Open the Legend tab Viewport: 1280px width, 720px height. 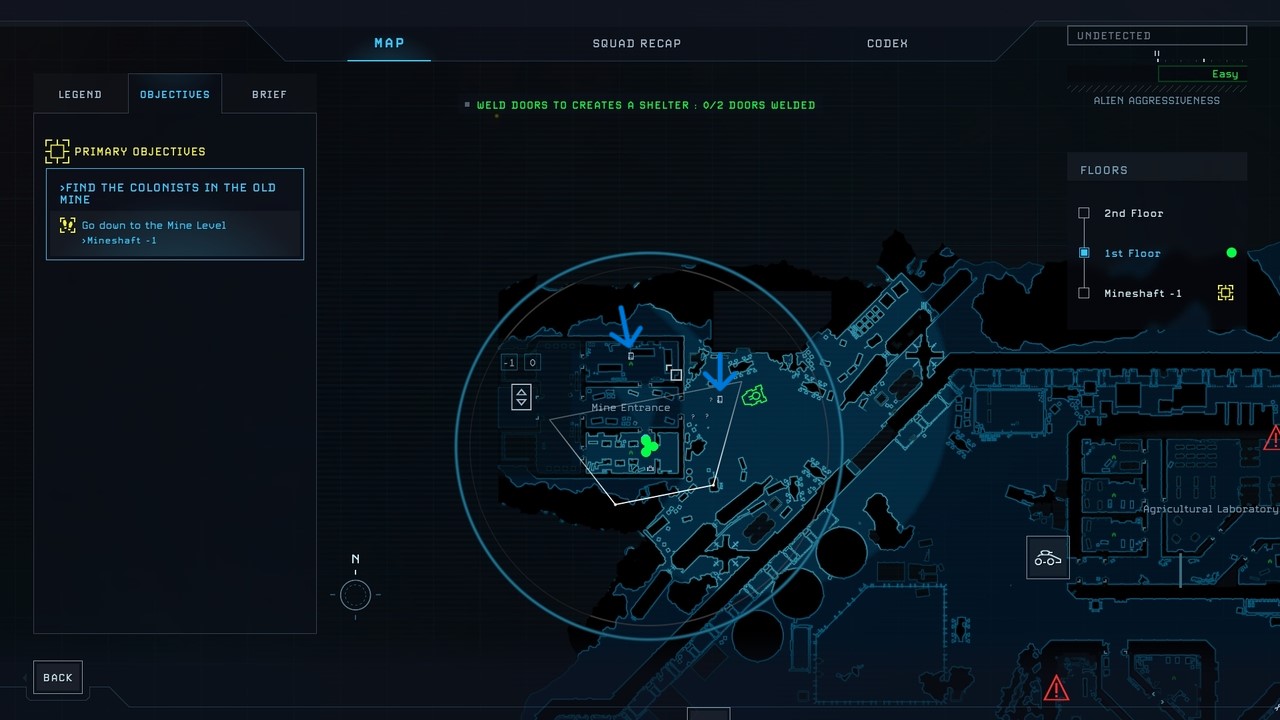click(80, 93)
